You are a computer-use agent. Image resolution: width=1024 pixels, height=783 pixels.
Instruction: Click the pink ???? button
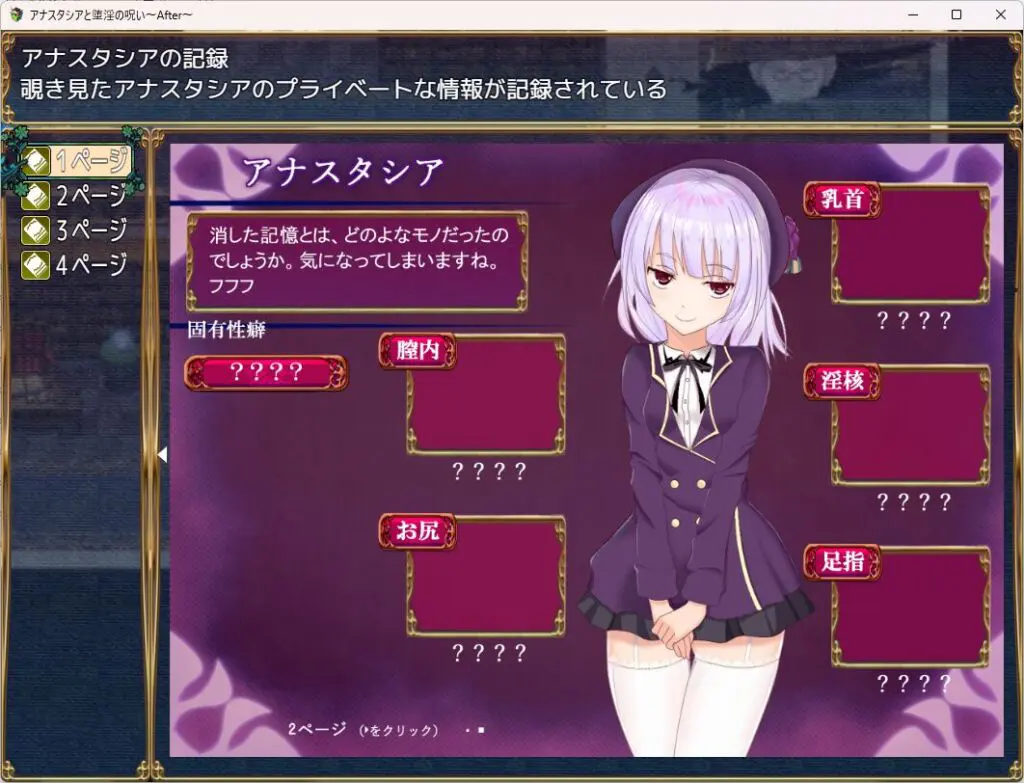pyautogui.click(x=266, y=373)
